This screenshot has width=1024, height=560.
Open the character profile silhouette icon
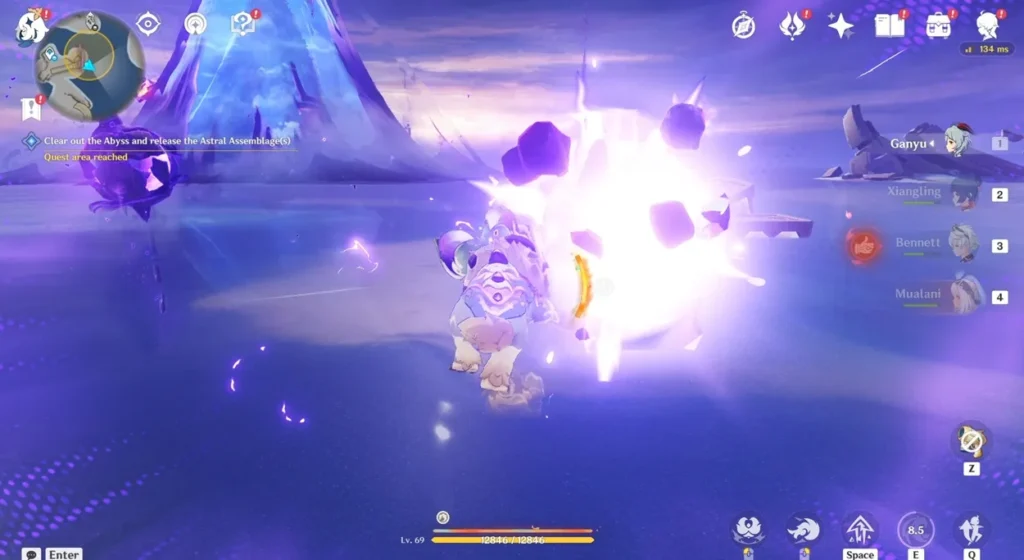pyautogui.click(x=989, y=26)
